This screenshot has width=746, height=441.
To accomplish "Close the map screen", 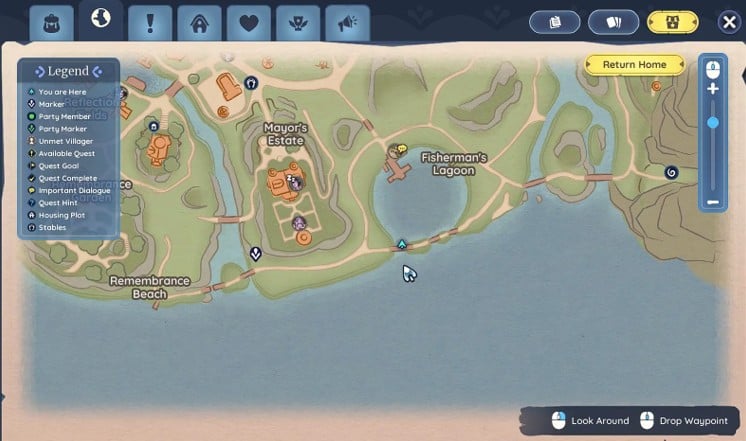I will coord(729,22).
